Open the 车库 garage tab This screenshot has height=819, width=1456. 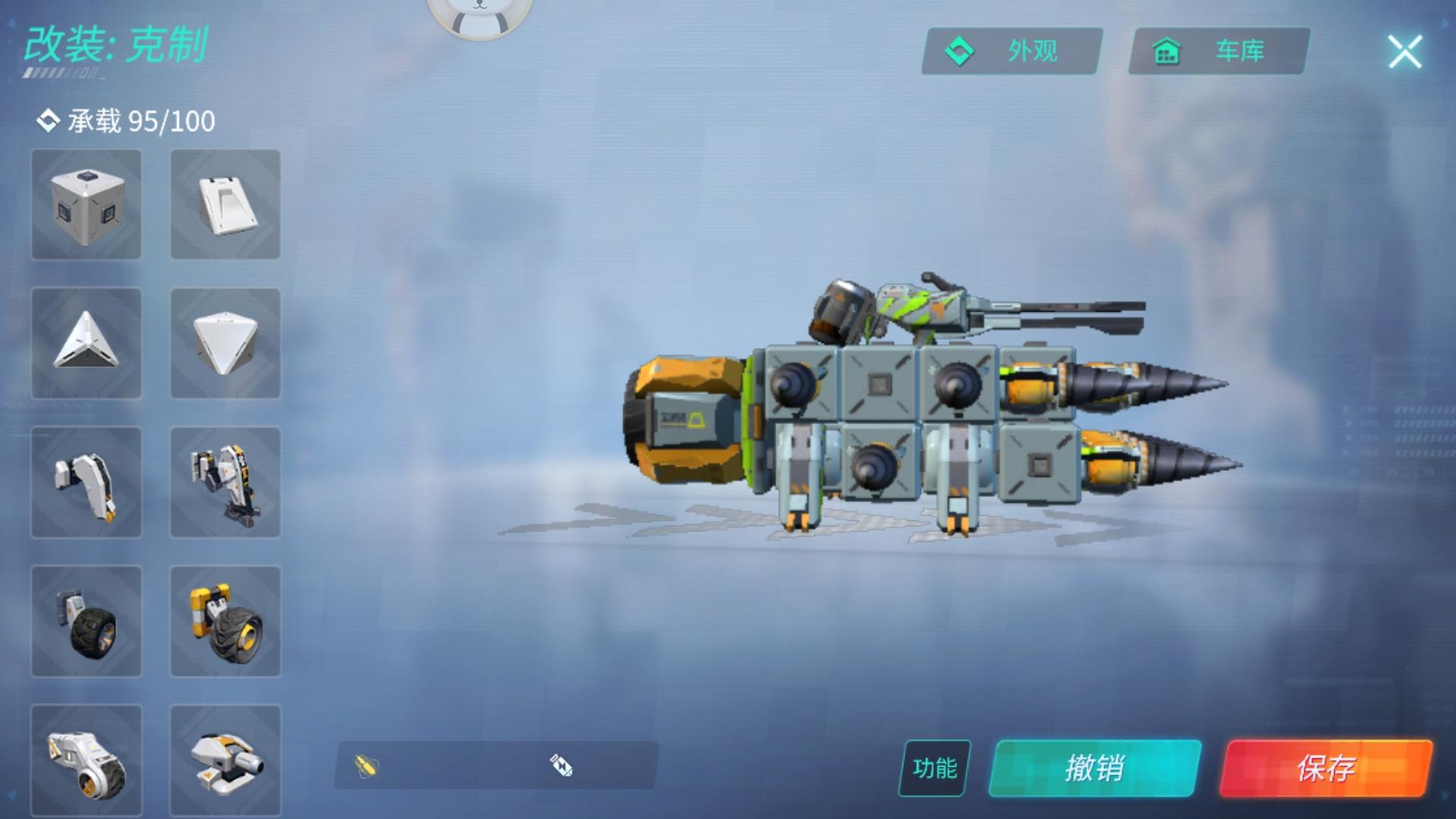pyautogui.click(x=1217, y=52)
